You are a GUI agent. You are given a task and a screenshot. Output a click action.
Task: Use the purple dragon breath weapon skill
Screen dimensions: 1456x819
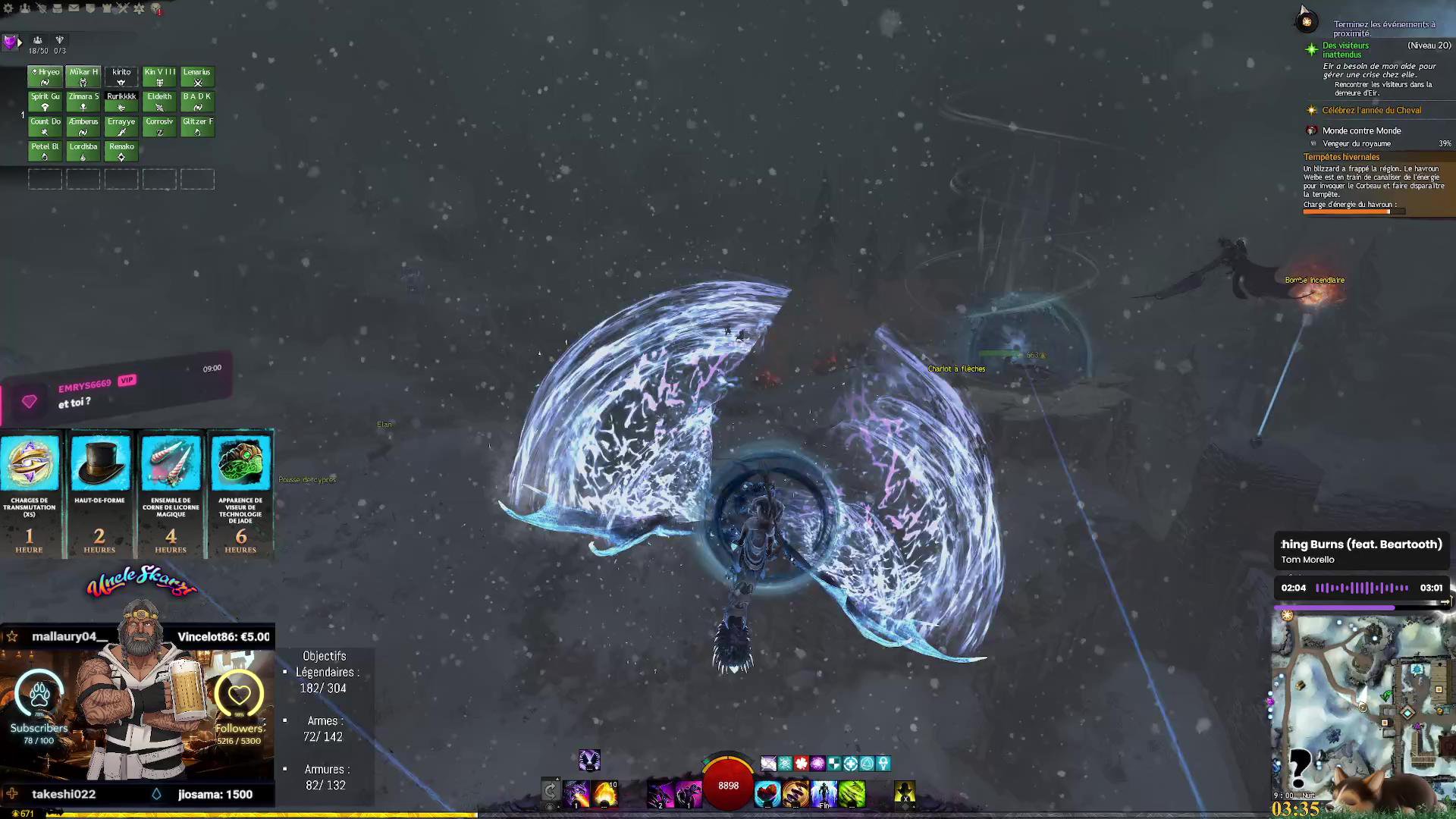tap(576, 794)
